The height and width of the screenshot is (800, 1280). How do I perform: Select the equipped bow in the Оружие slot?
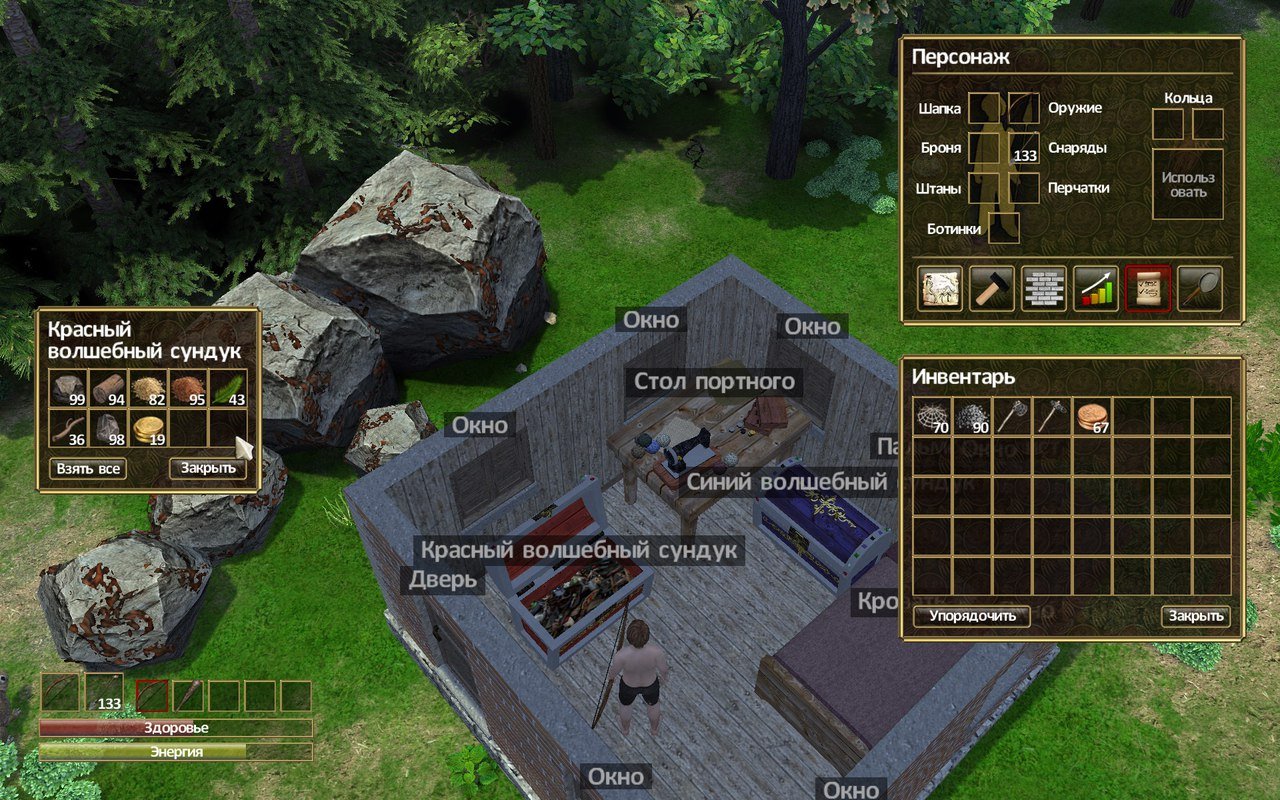point(1024,108)
